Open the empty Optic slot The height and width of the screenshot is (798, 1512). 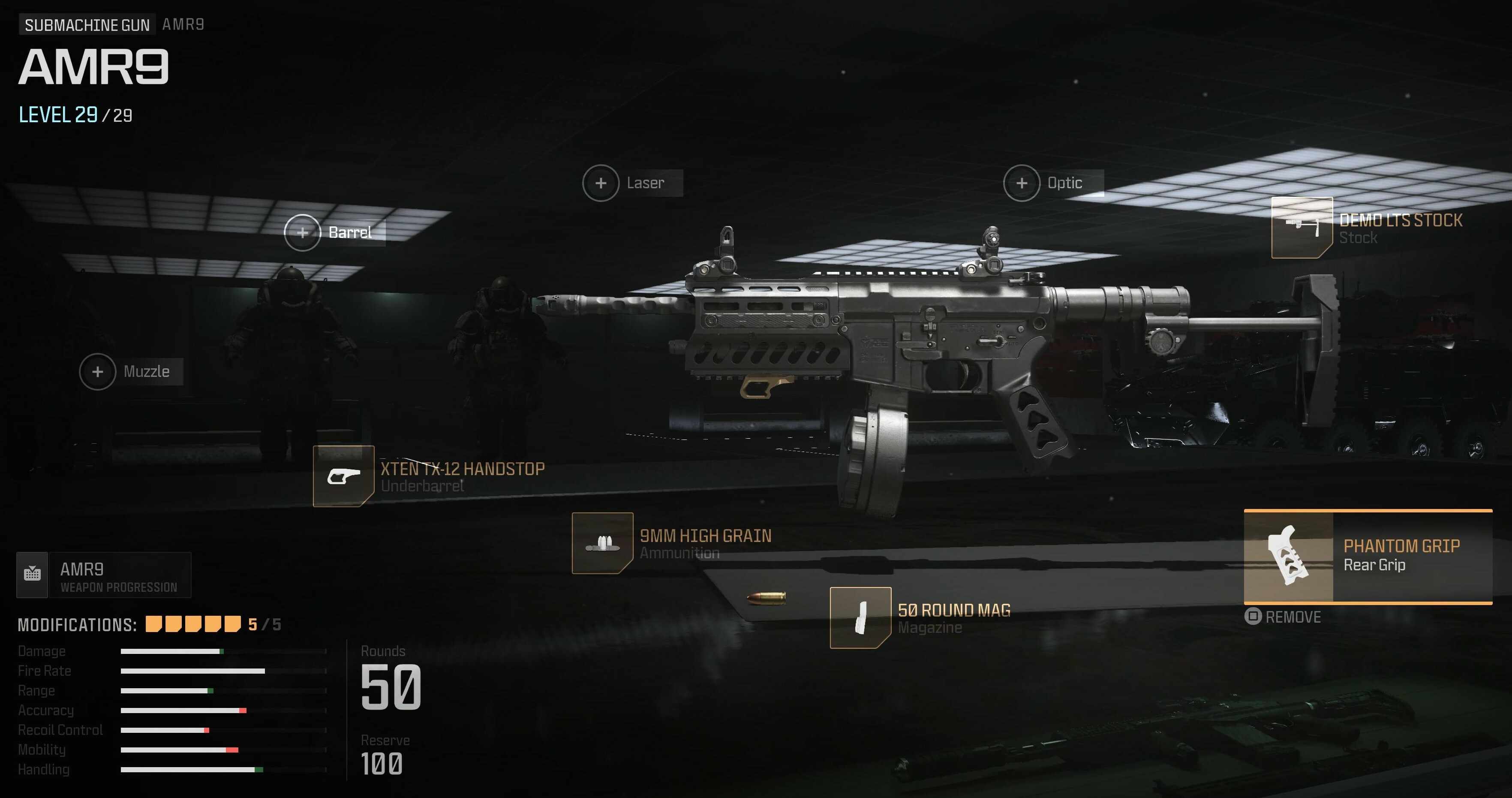point(1021,183)
